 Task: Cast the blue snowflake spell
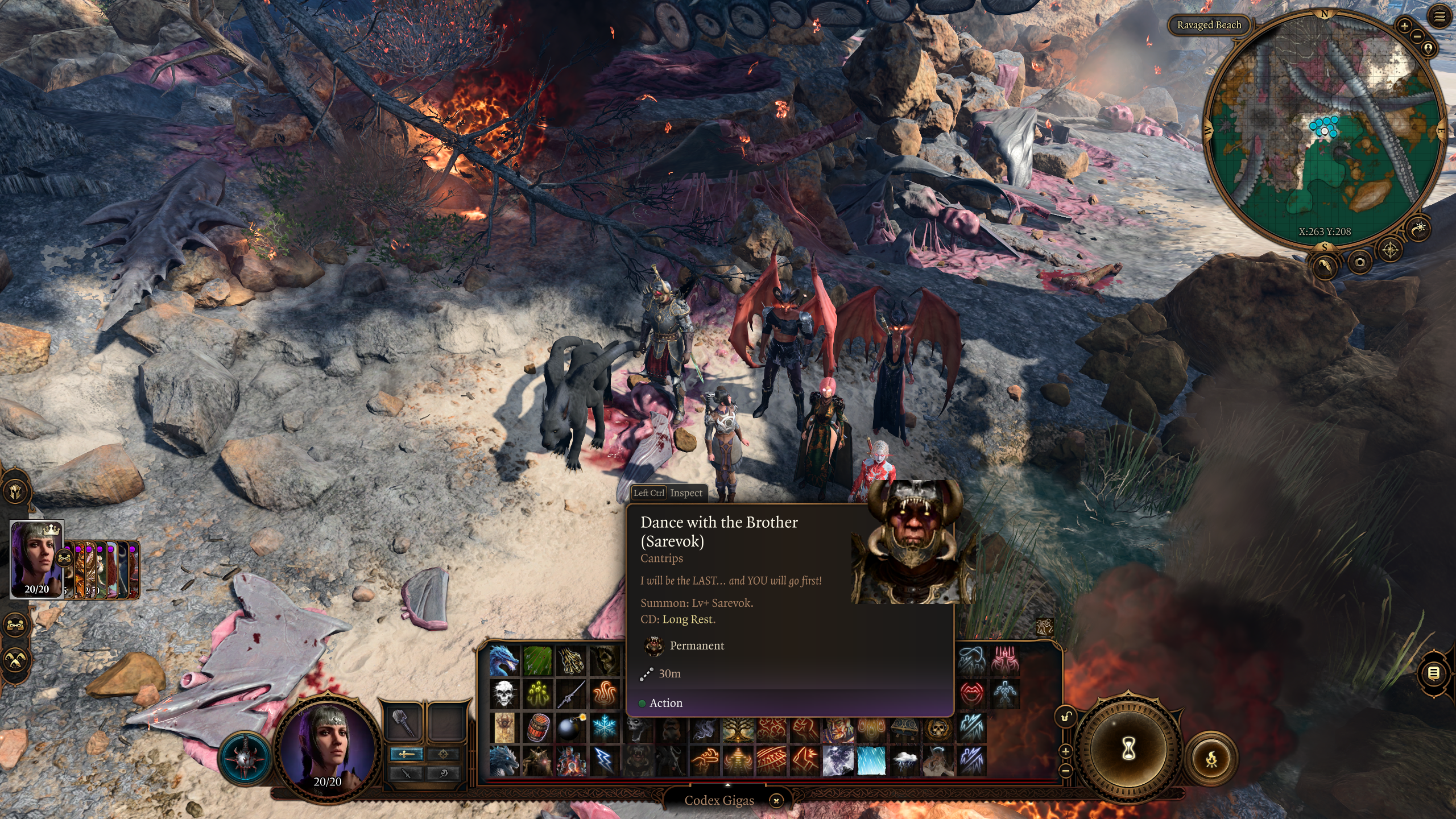[x=605, y=727]
